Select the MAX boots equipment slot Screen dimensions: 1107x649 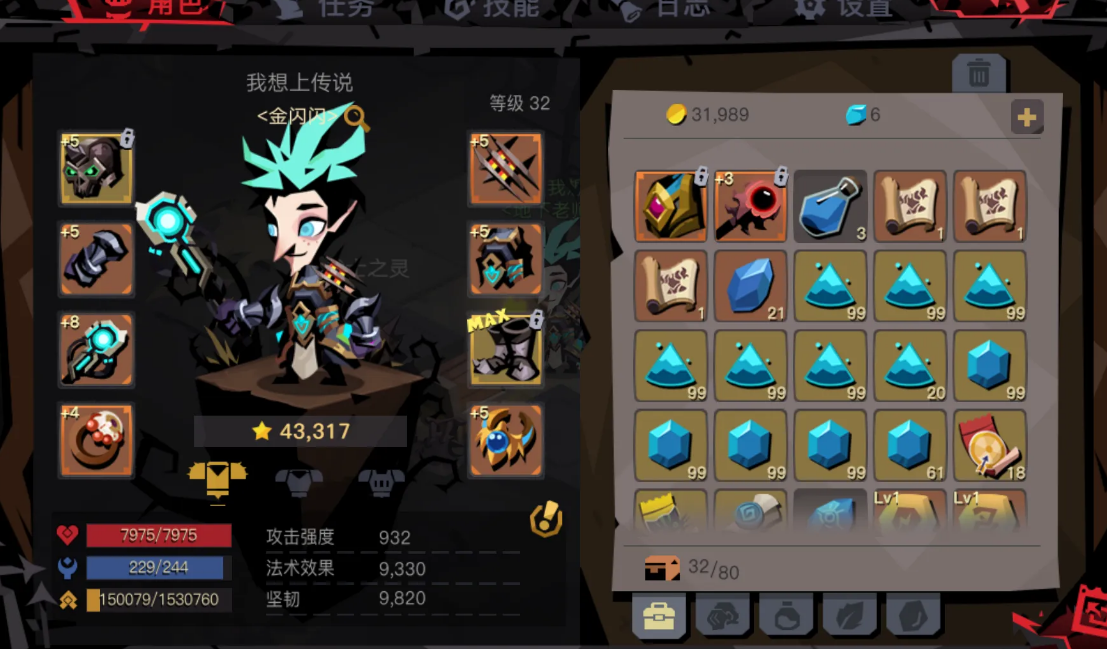click(x=506, y=350)
